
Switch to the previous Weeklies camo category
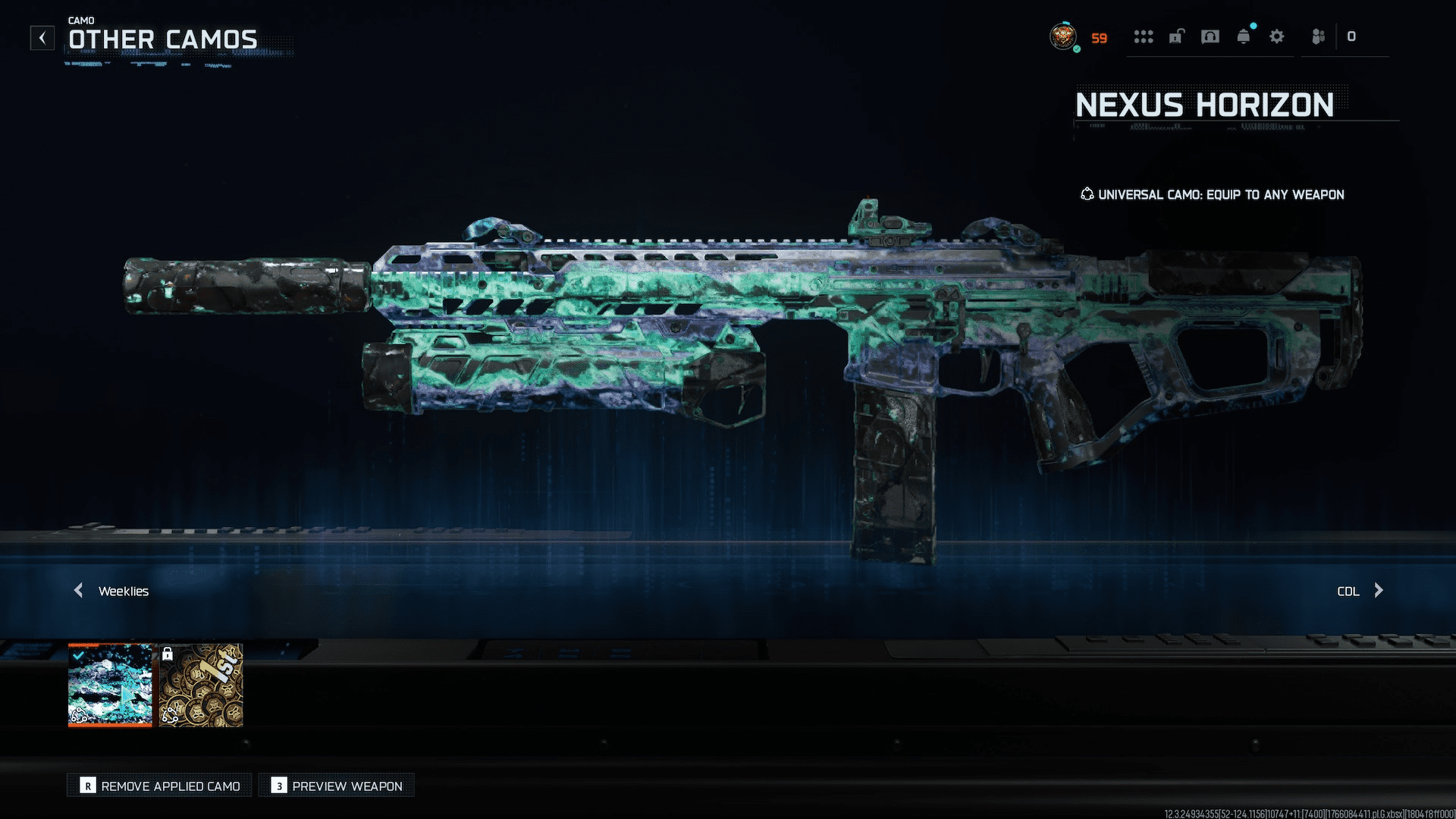pyautogui.click(x=79, y=591)
